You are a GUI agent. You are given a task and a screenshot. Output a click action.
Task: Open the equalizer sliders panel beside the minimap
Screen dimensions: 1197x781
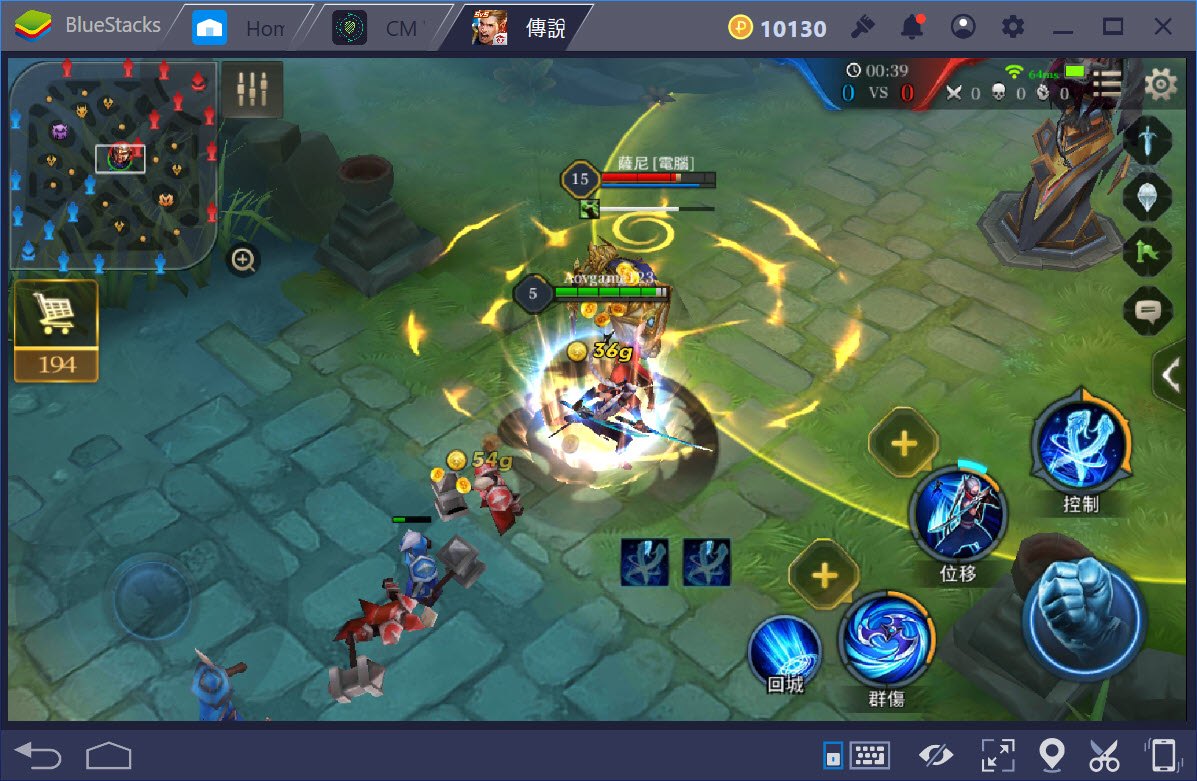click(252, 90)
